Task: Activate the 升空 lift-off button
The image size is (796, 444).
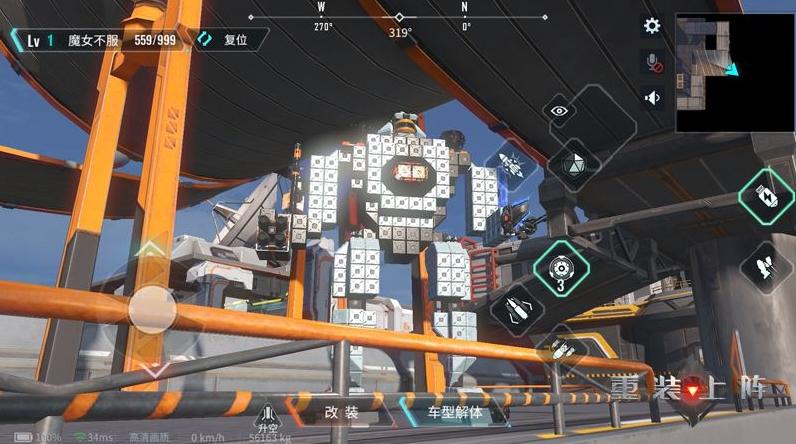Action: (x=267, y=415)
